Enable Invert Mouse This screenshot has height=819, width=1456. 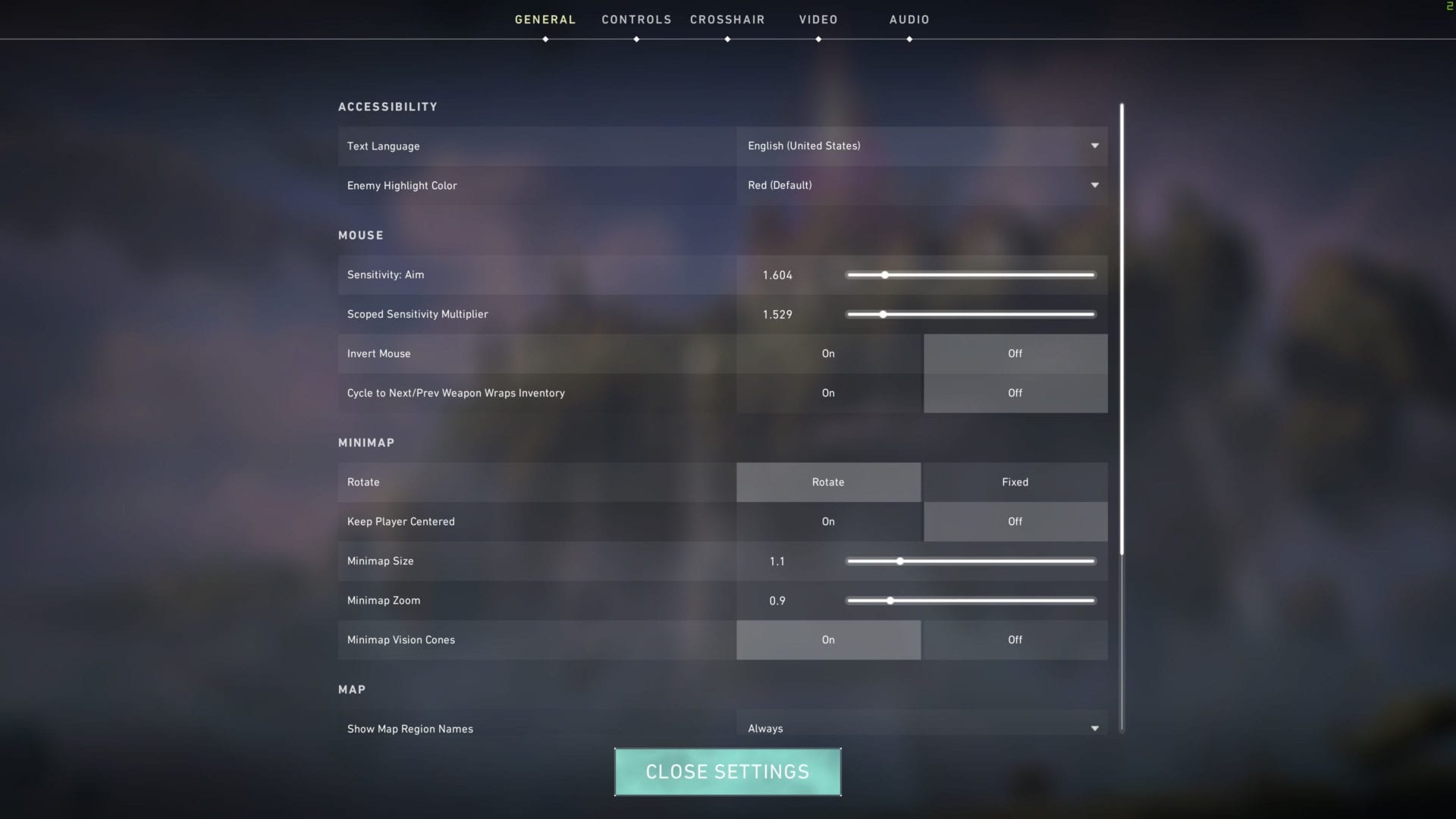coord(828,353)
